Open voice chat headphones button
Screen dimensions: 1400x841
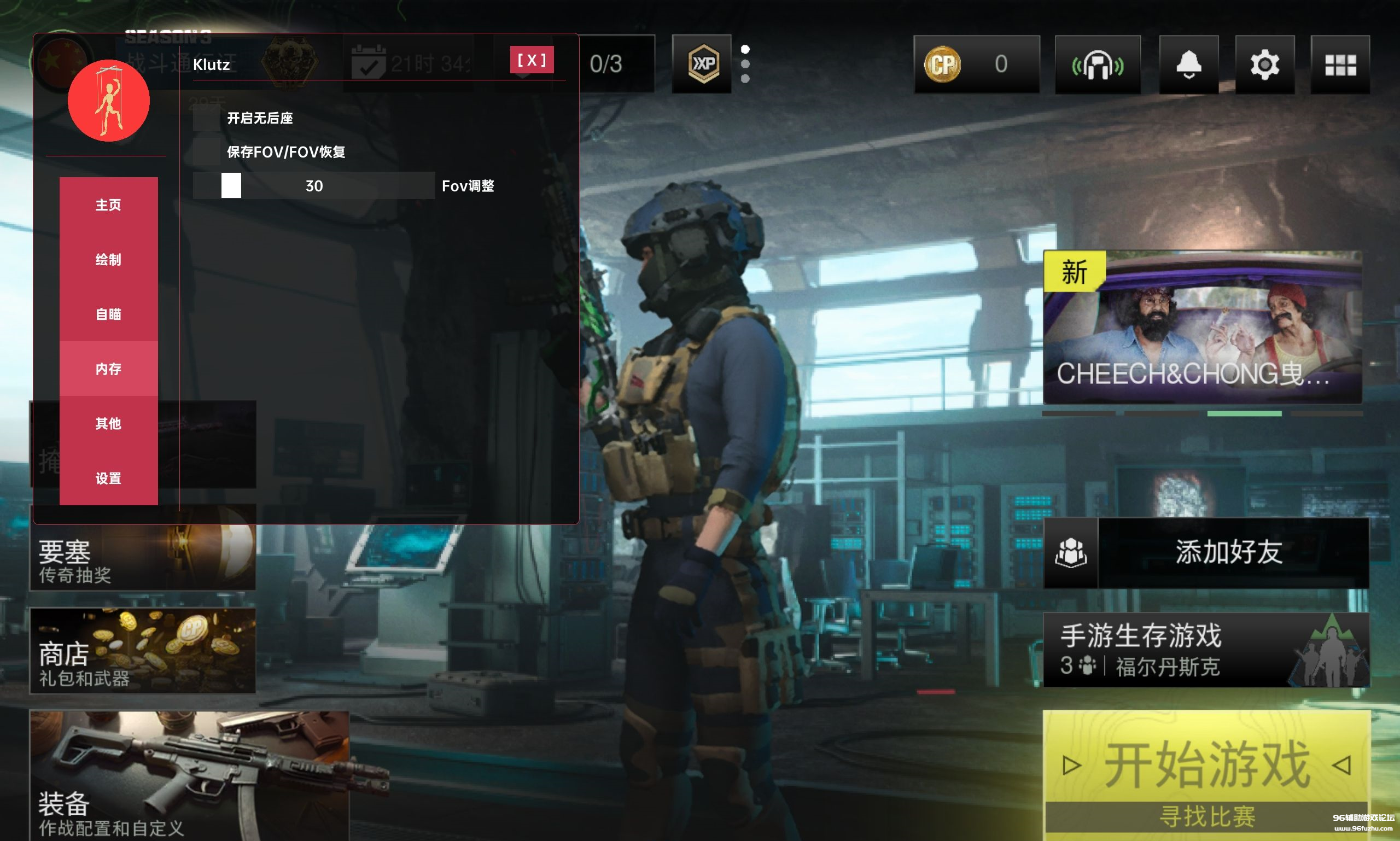(1098, 65)
